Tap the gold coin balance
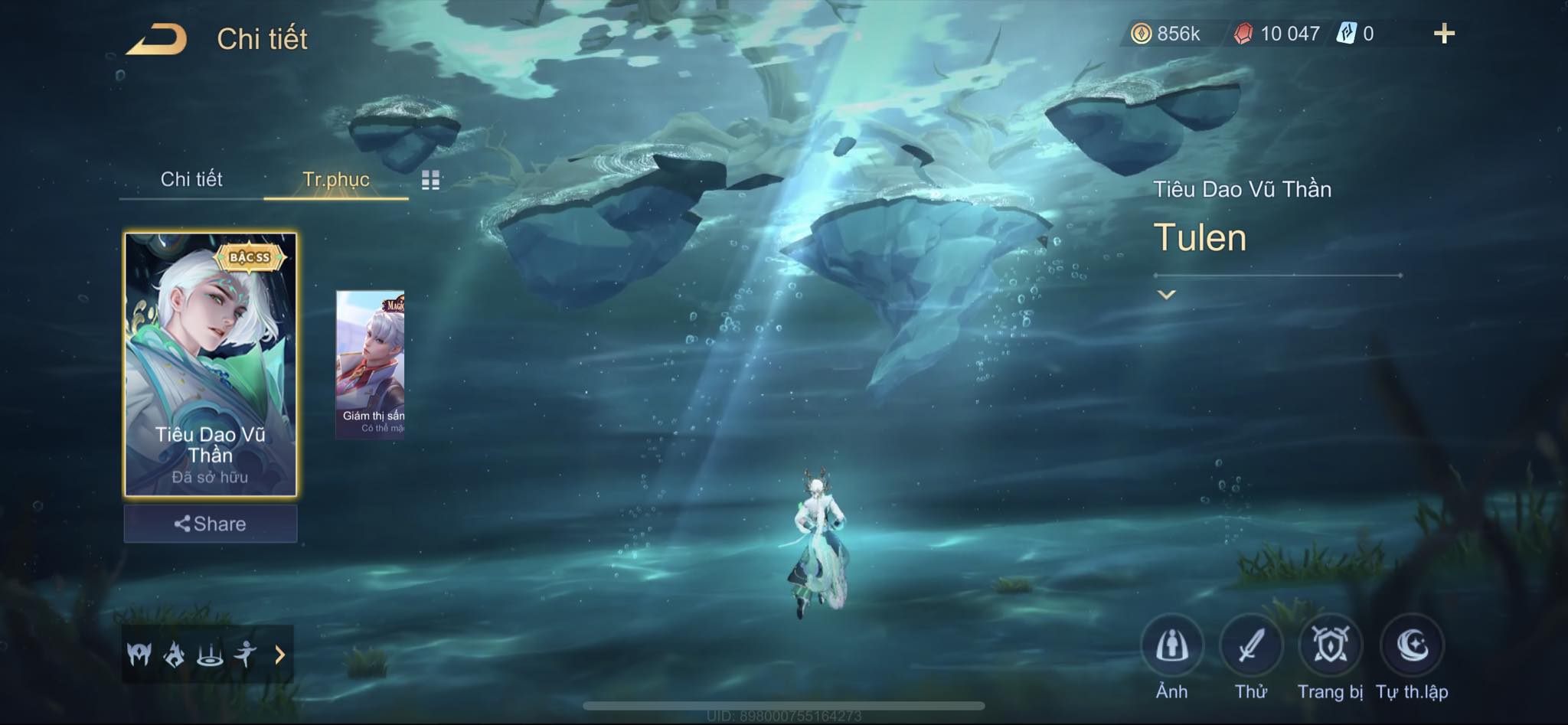This screenshot has height=725, width=1568. (1167, 34)
